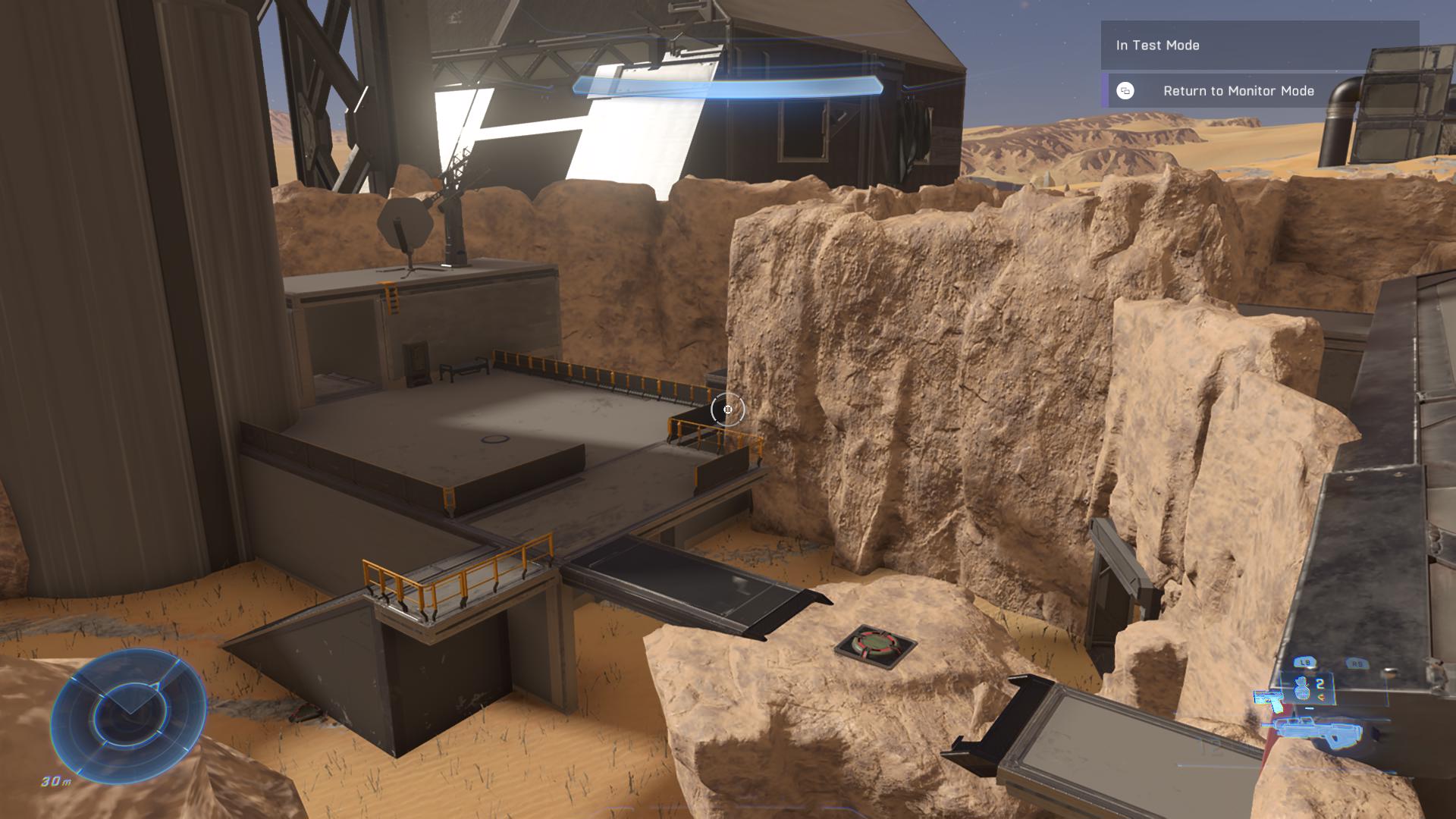Select the frag grenade icon

pos(1302,688)
